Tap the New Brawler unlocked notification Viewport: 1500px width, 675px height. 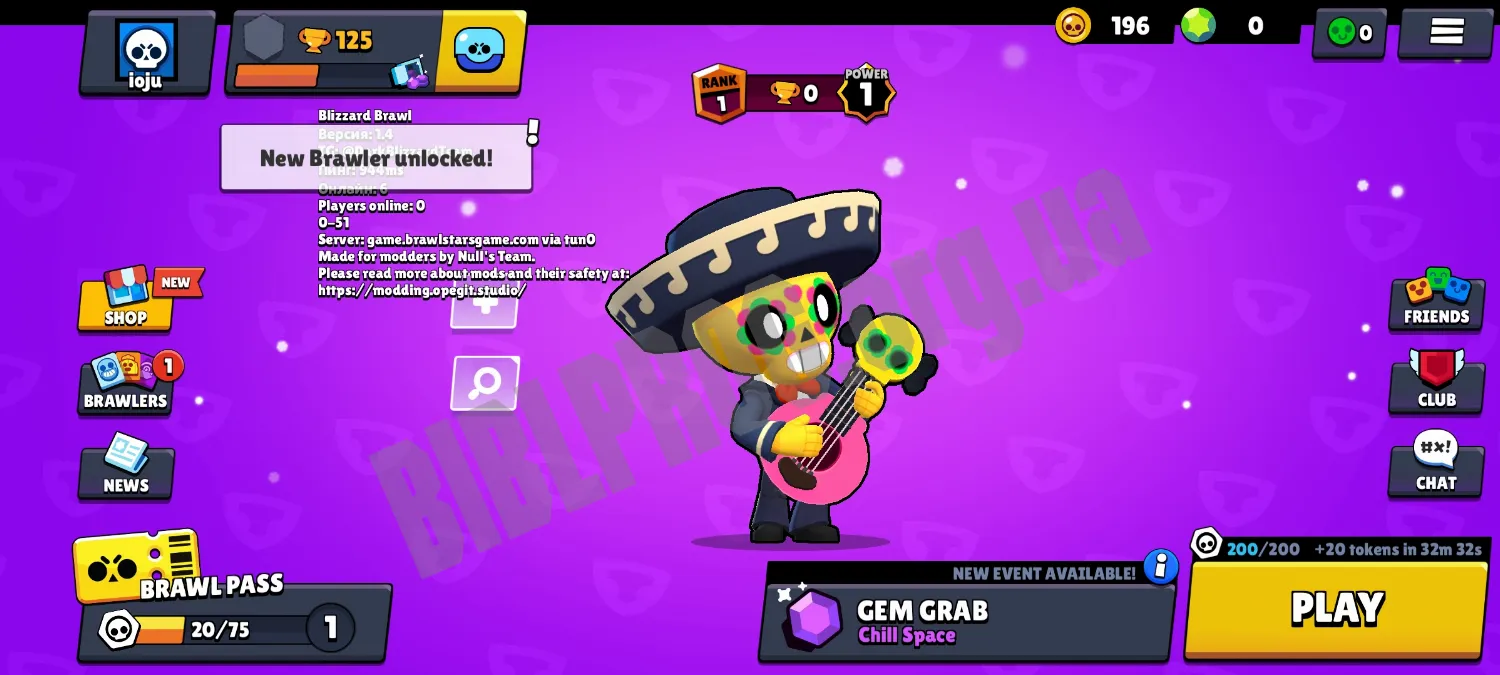[376, 158]
